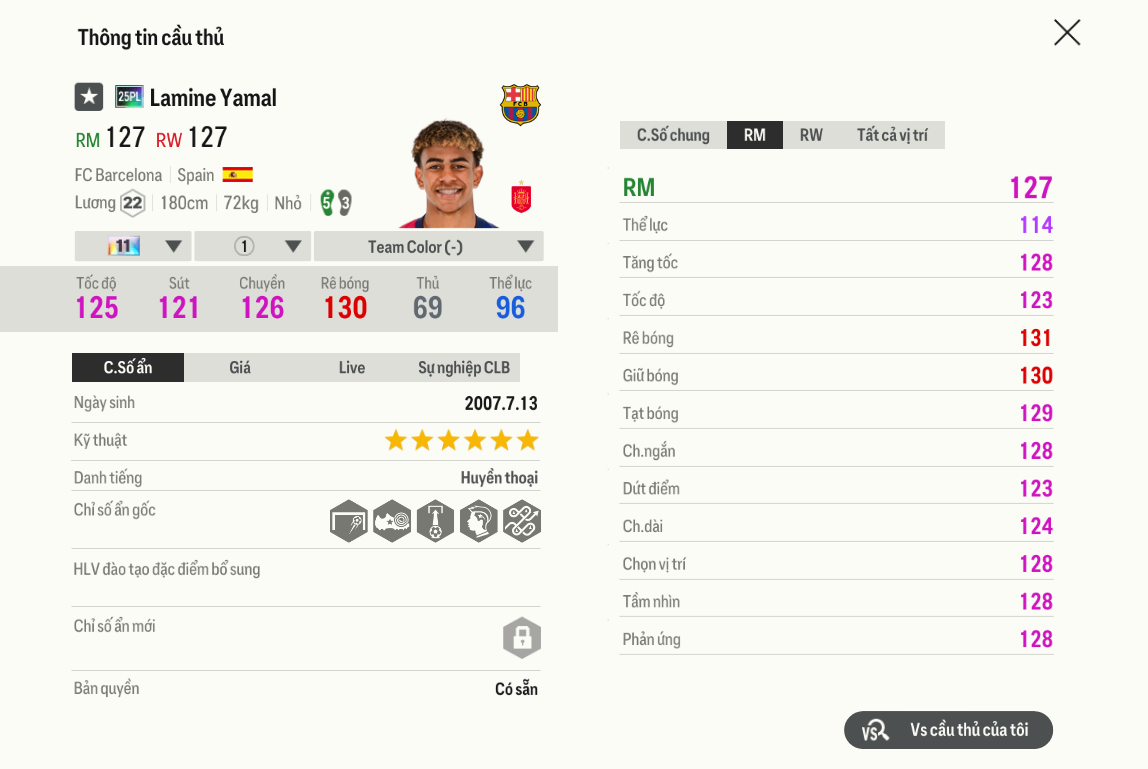Select the RM position tab

coord(755,135)
